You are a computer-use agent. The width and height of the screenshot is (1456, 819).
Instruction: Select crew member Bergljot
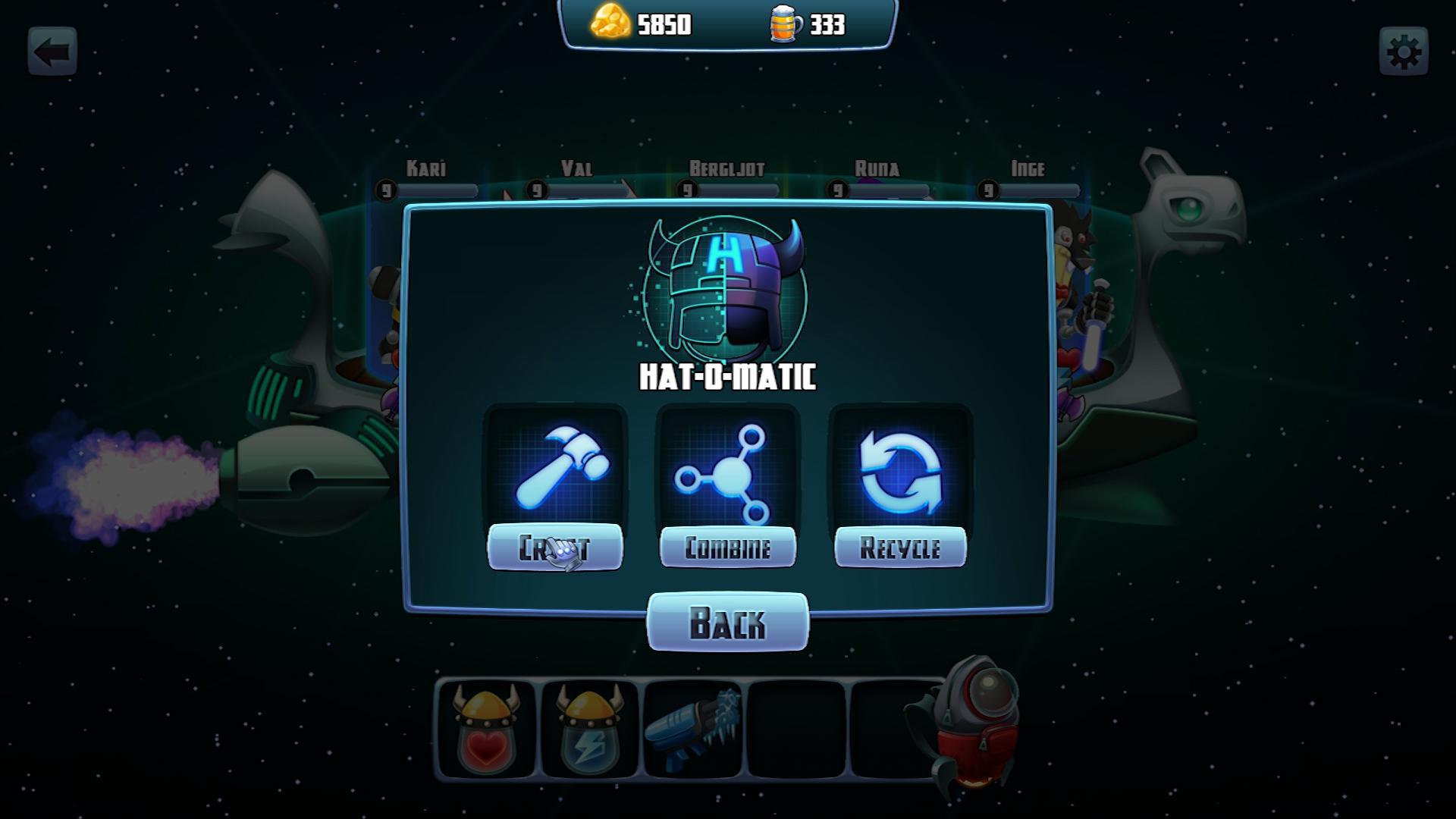[x=726, y=169]
